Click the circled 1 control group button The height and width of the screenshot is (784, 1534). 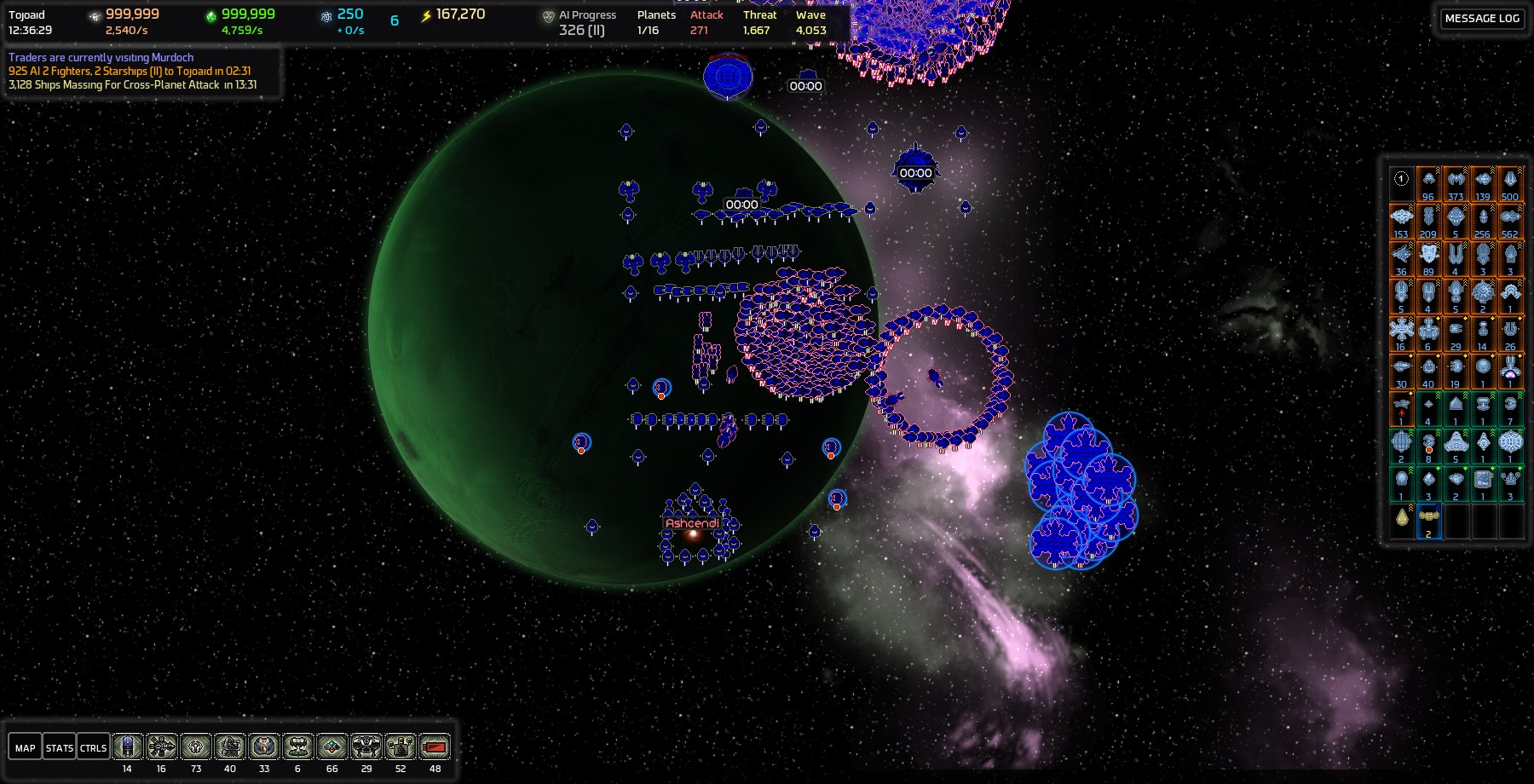tap(1401, 180)
